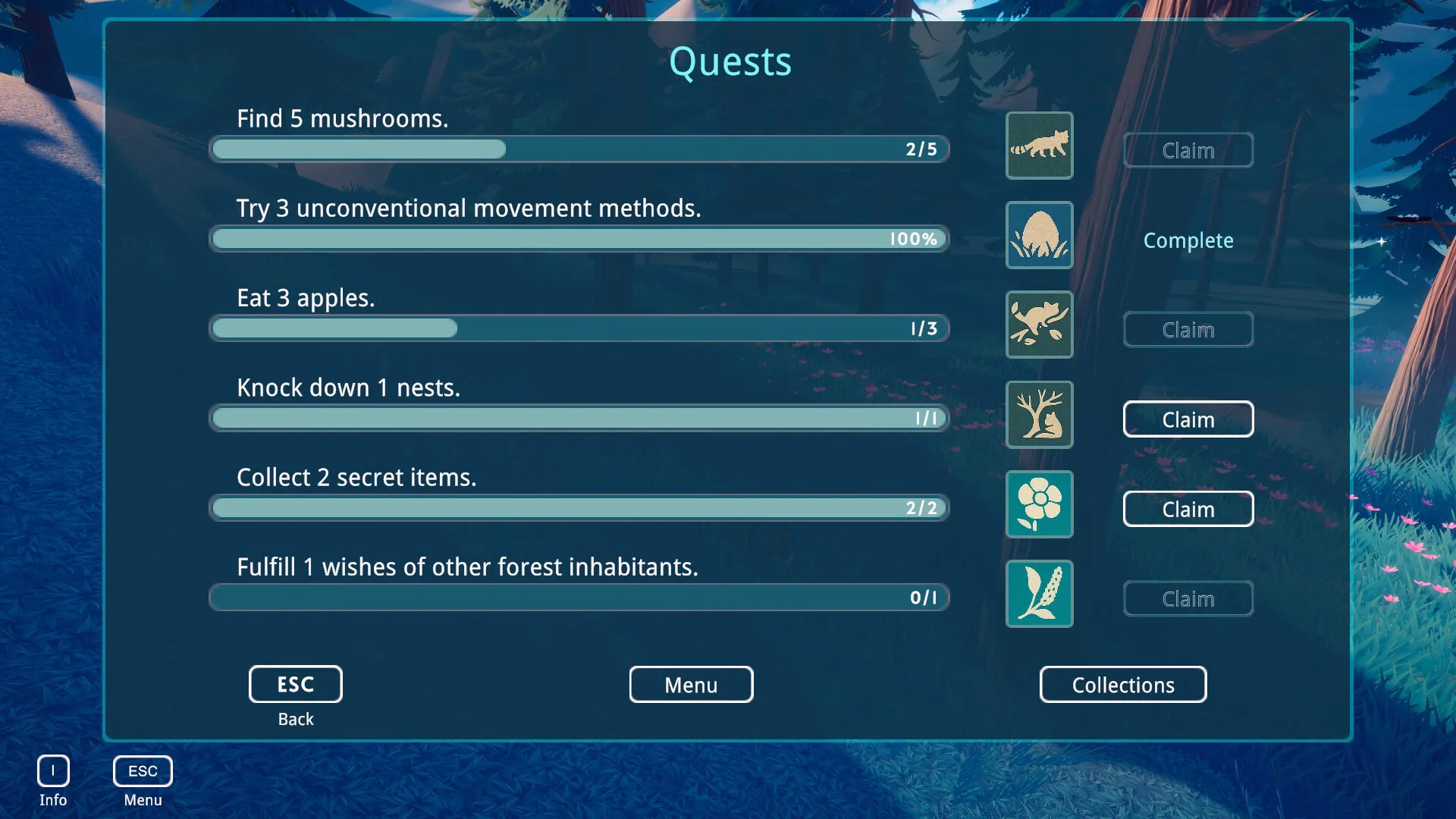Click Claim for the apples quest
The image size is (1456, 819).
pyautogui.click(x=1188, y=330)
